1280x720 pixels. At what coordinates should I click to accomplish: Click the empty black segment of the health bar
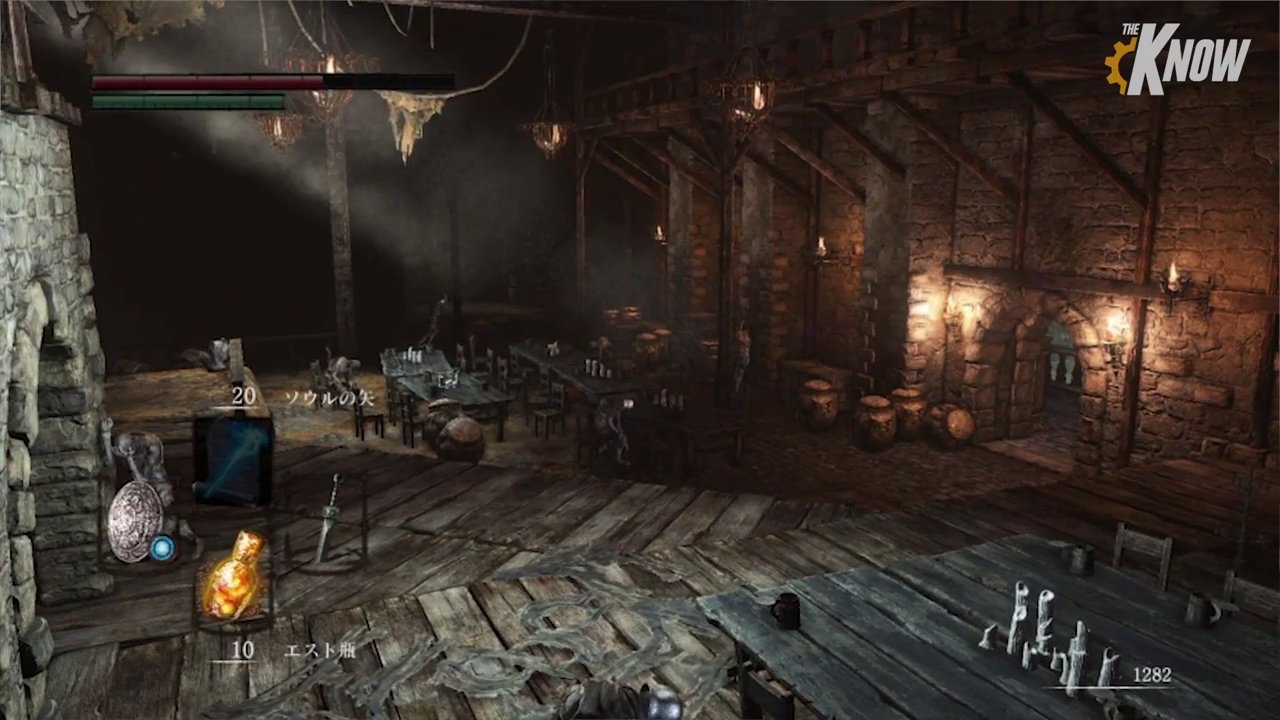point(390,81)
